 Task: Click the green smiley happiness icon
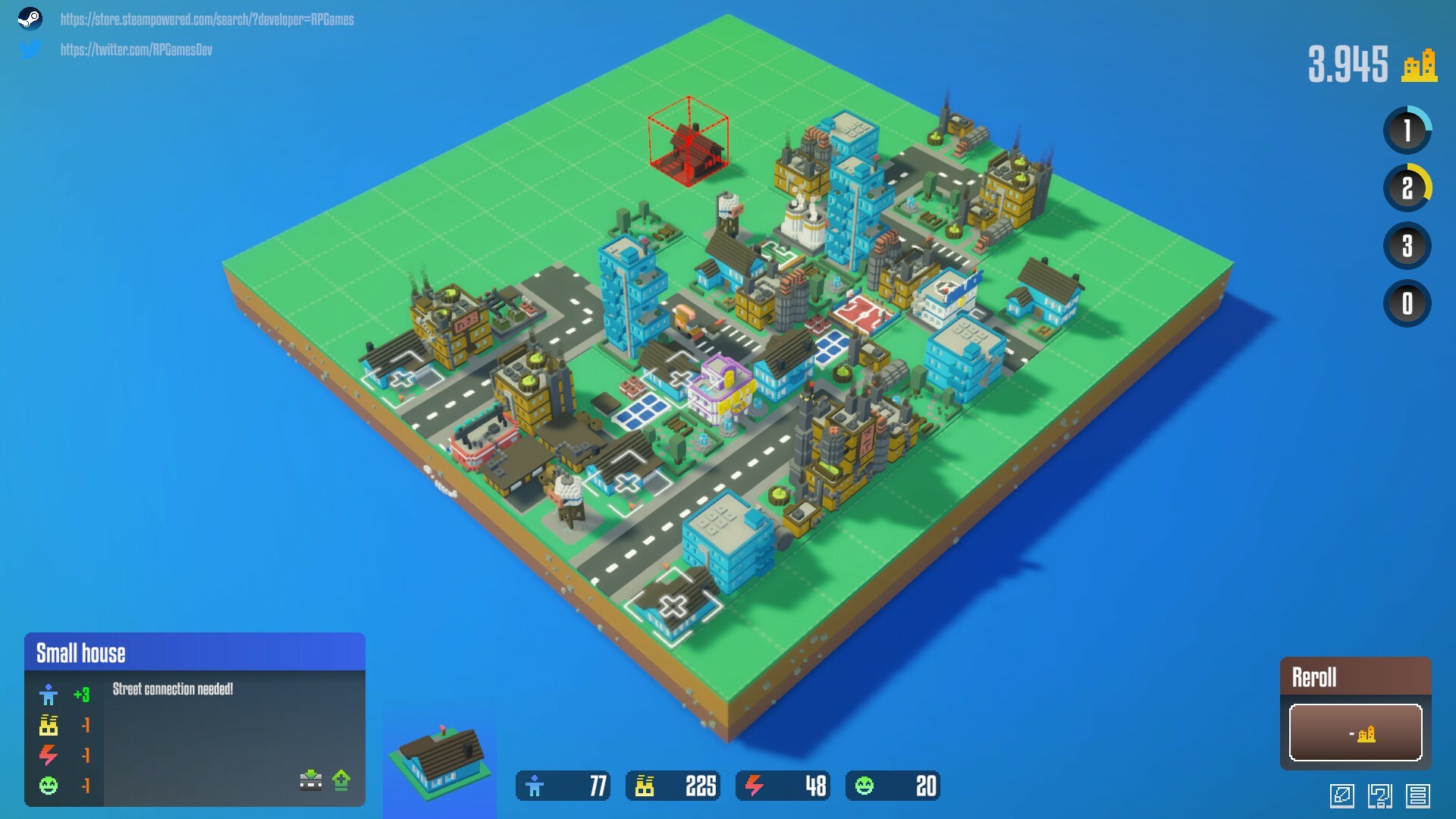(x=49, y=786)
